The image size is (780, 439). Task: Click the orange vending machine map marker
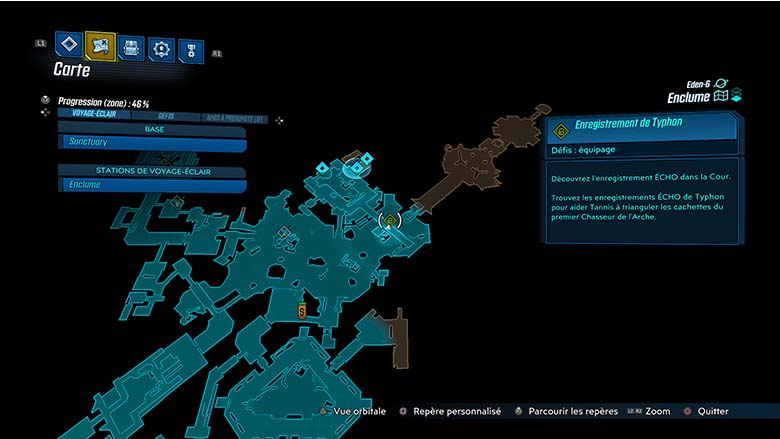tap(301, 312)
